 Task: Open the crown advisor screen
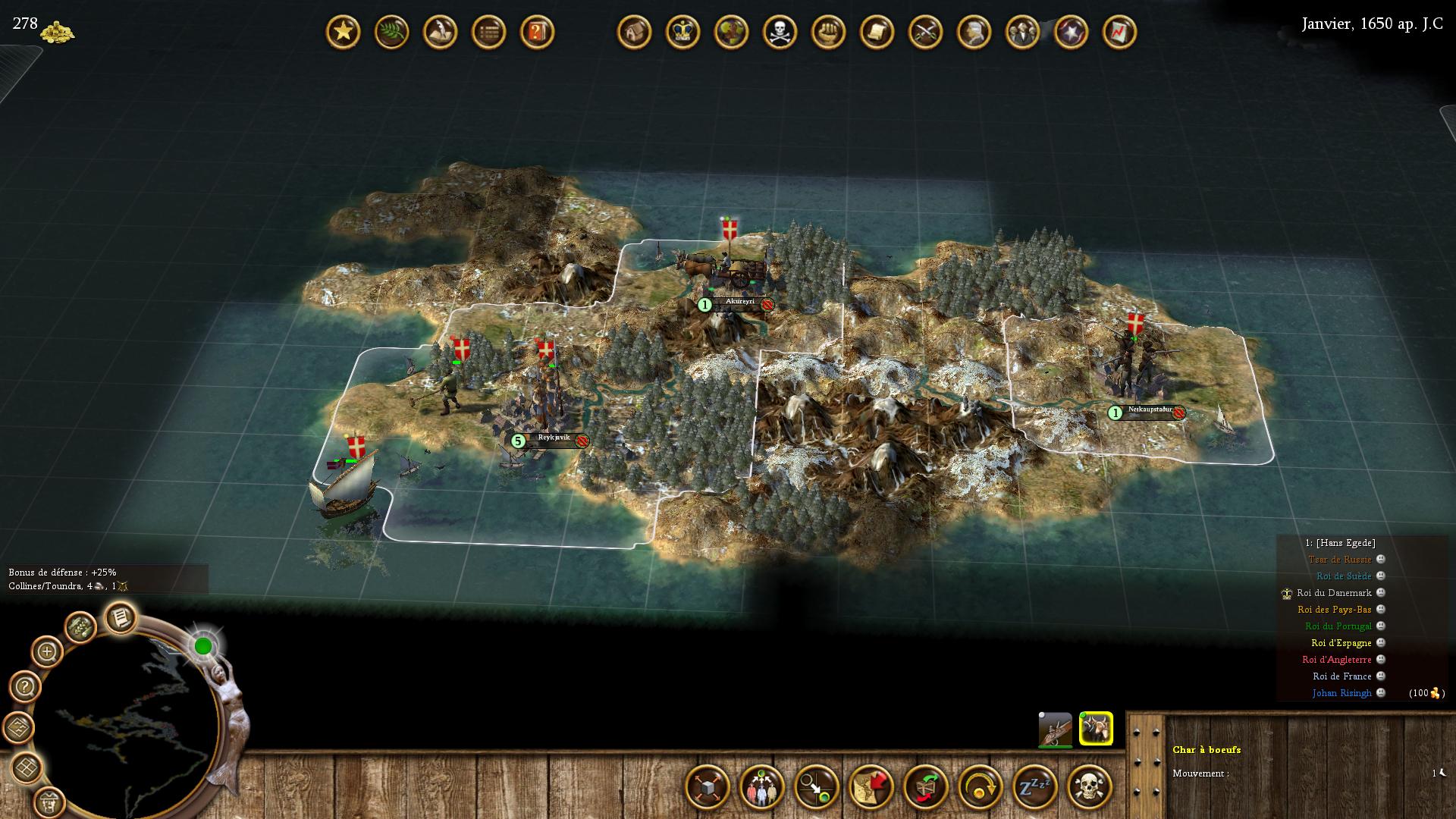pyautogui.click(x=682, y=33)
